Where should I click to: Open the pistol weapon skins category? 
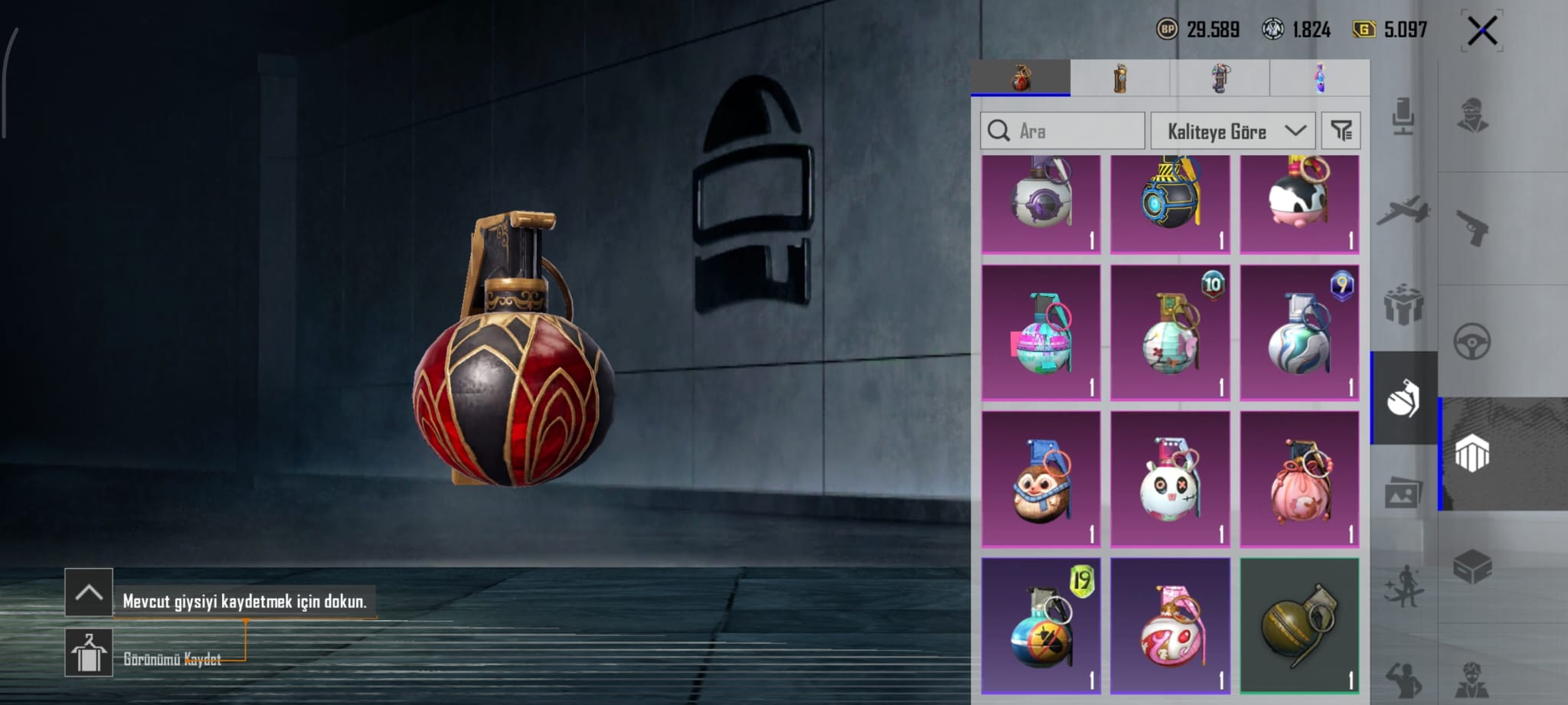point(1472,227)
